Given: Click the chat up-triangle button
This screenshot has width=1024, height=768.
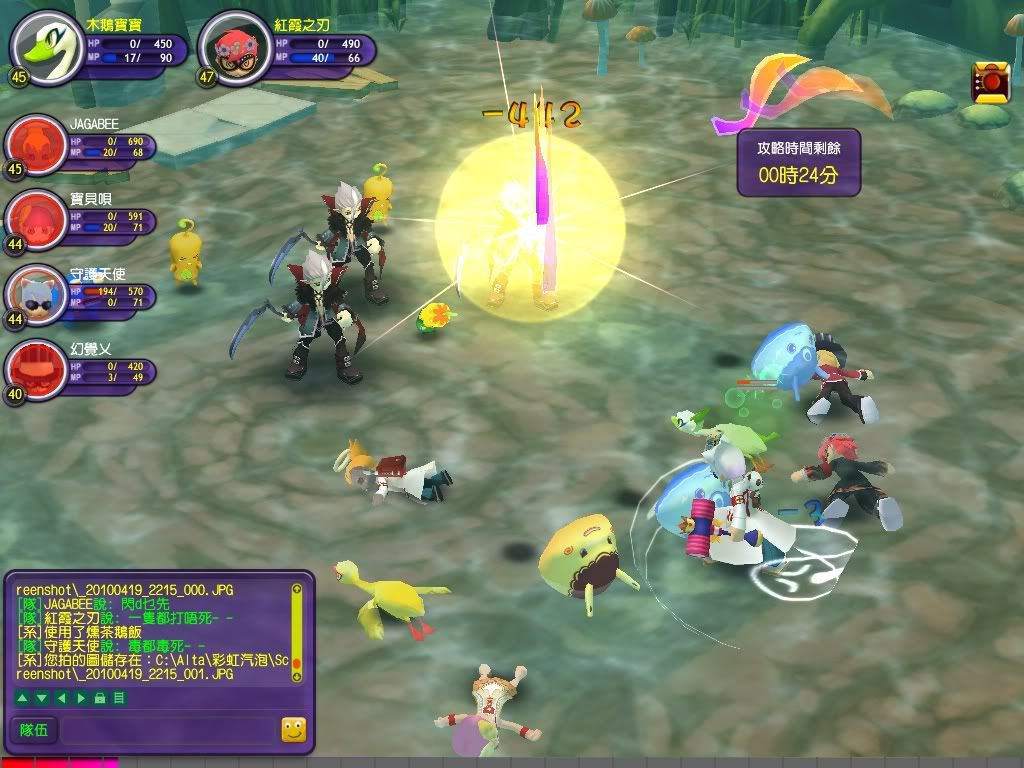Looking at the screenshot, I should [x=21, y=697].
